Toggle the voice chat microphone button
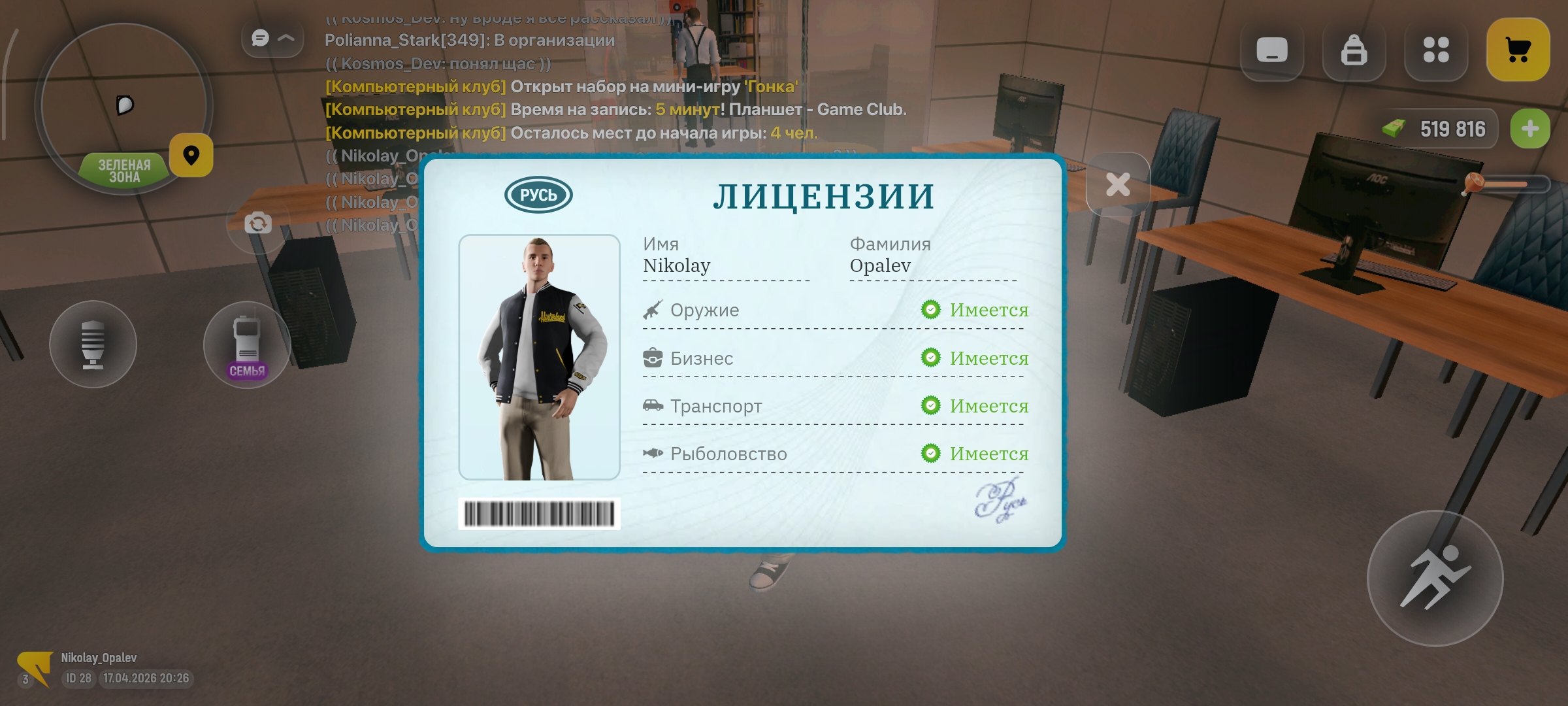The width and height of the screenshot is (1568, 706). pyautogui.click(x=93, y=345)
